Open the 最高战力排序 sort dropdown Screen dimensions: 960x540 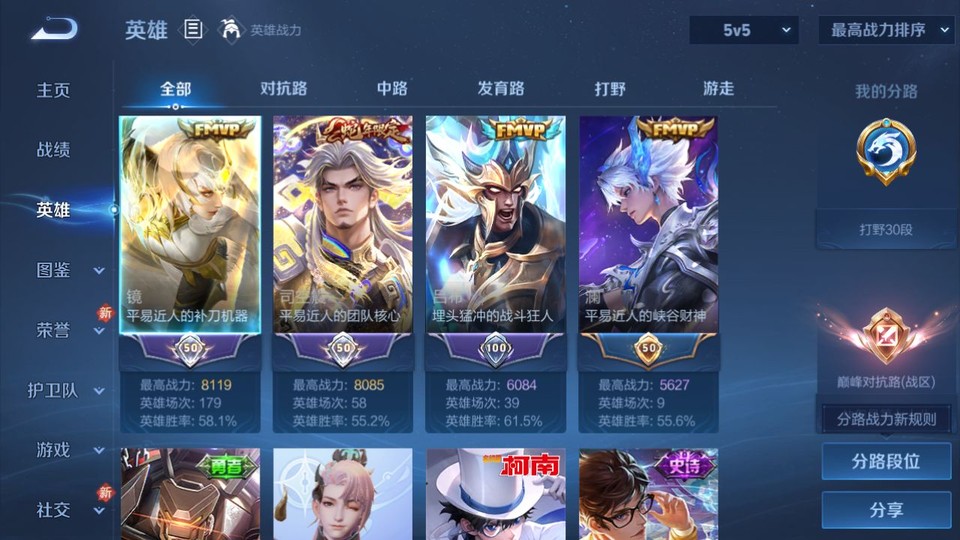(x=886, y=30)
